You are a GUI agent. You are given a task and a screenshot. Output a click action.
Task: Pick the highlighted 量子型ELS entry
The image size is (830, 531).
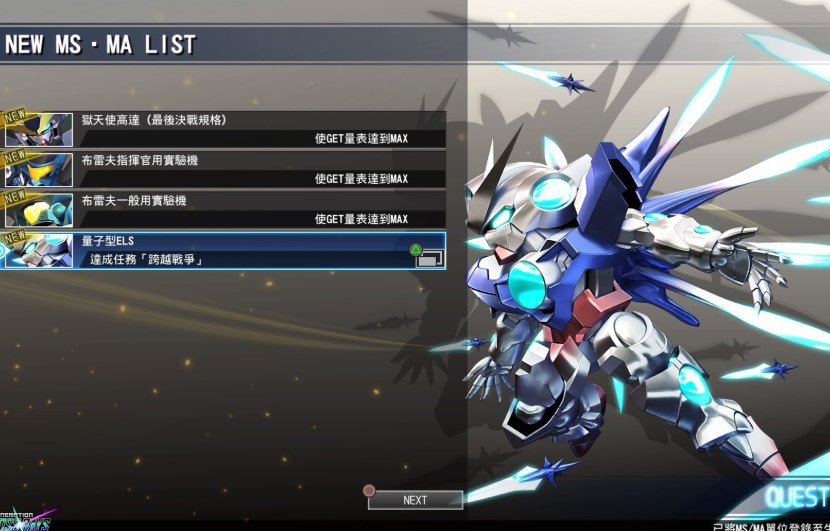coord(250,250)
